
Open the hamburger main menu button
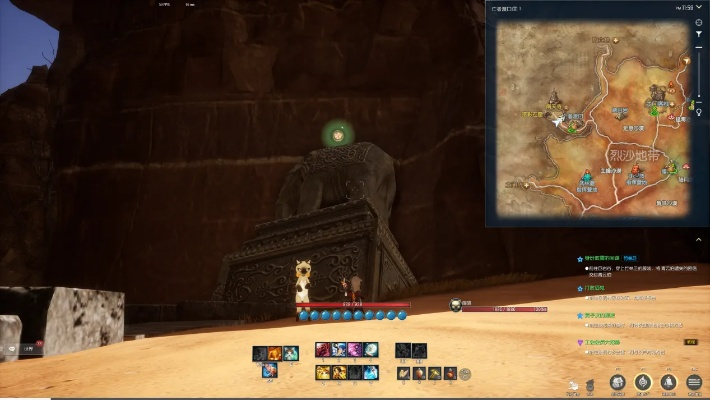694,382
